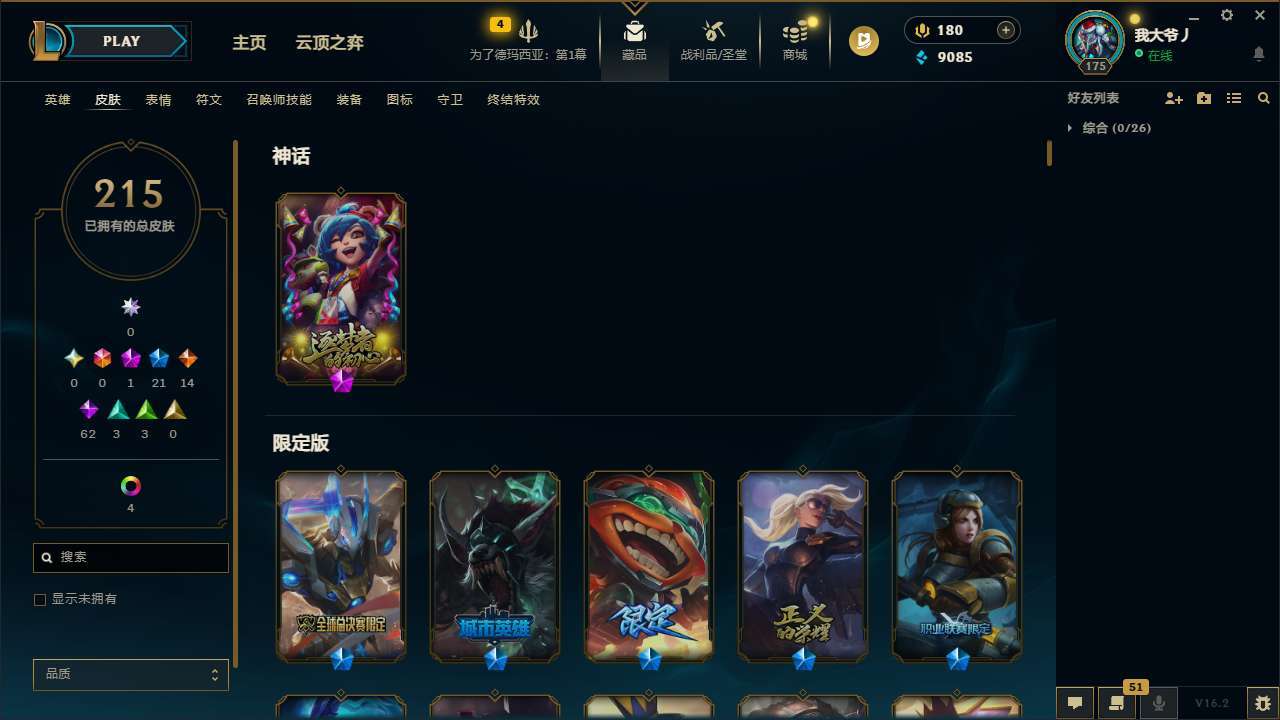The width and height of the screenshot is (1280, 720).
Task: Open the friends list search icon
Action: coord(1264,97)
